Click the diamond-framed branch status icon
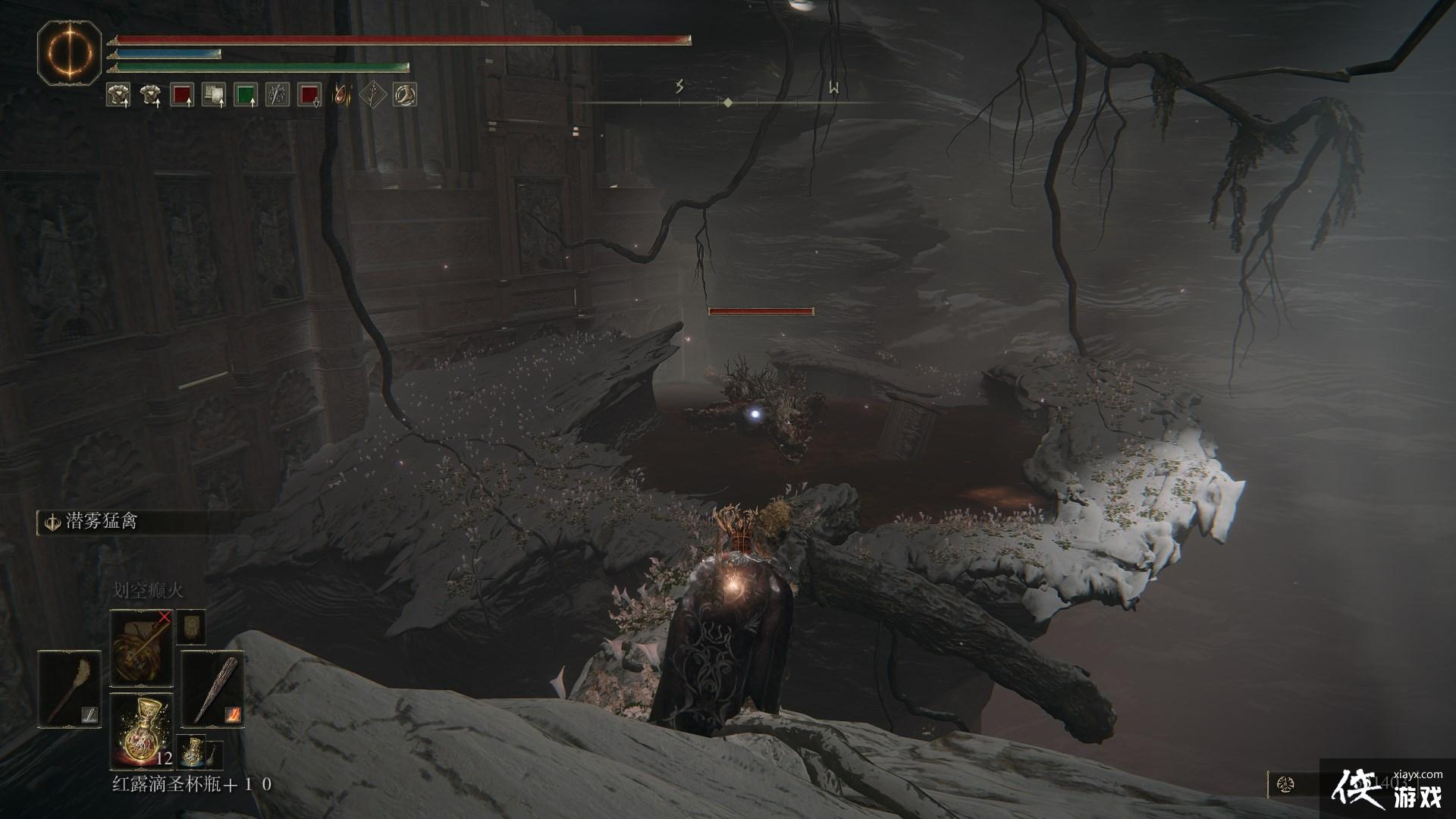 tap(372, 95)
